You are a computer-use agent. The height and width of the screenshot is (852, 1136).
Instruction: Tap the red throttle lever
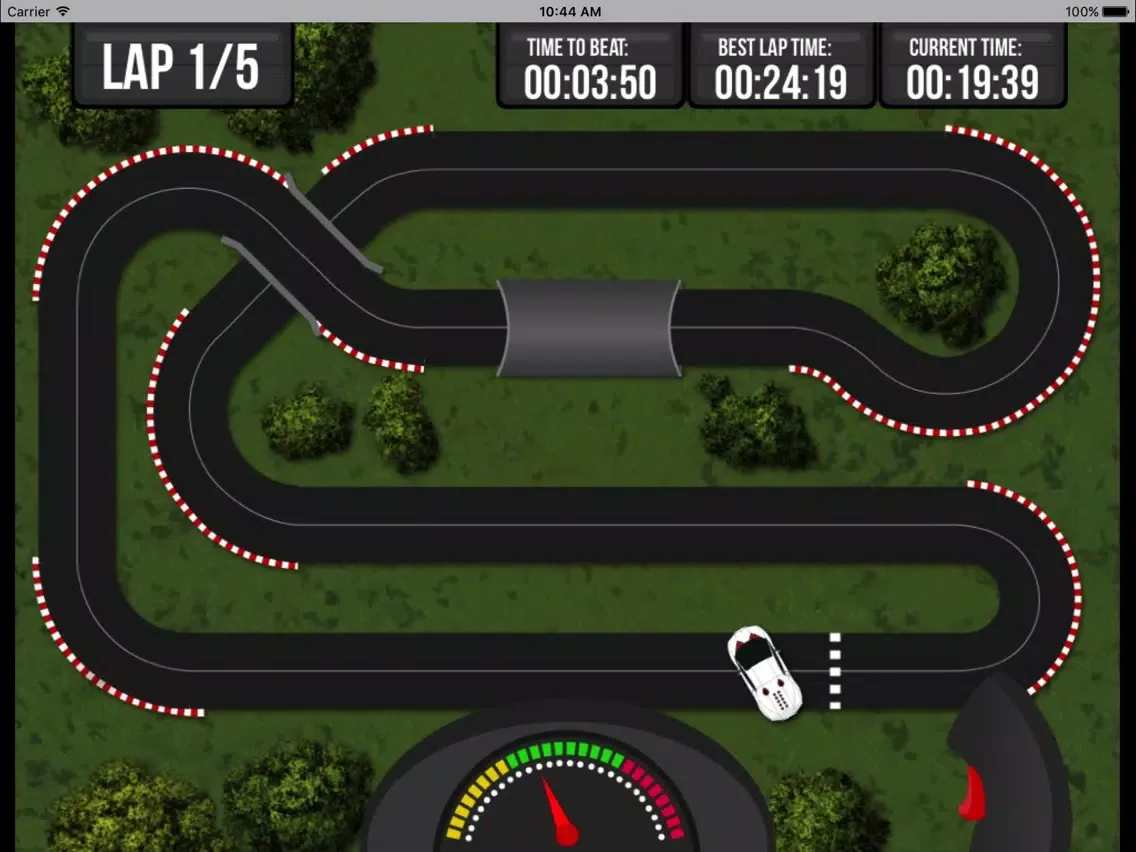971,792
